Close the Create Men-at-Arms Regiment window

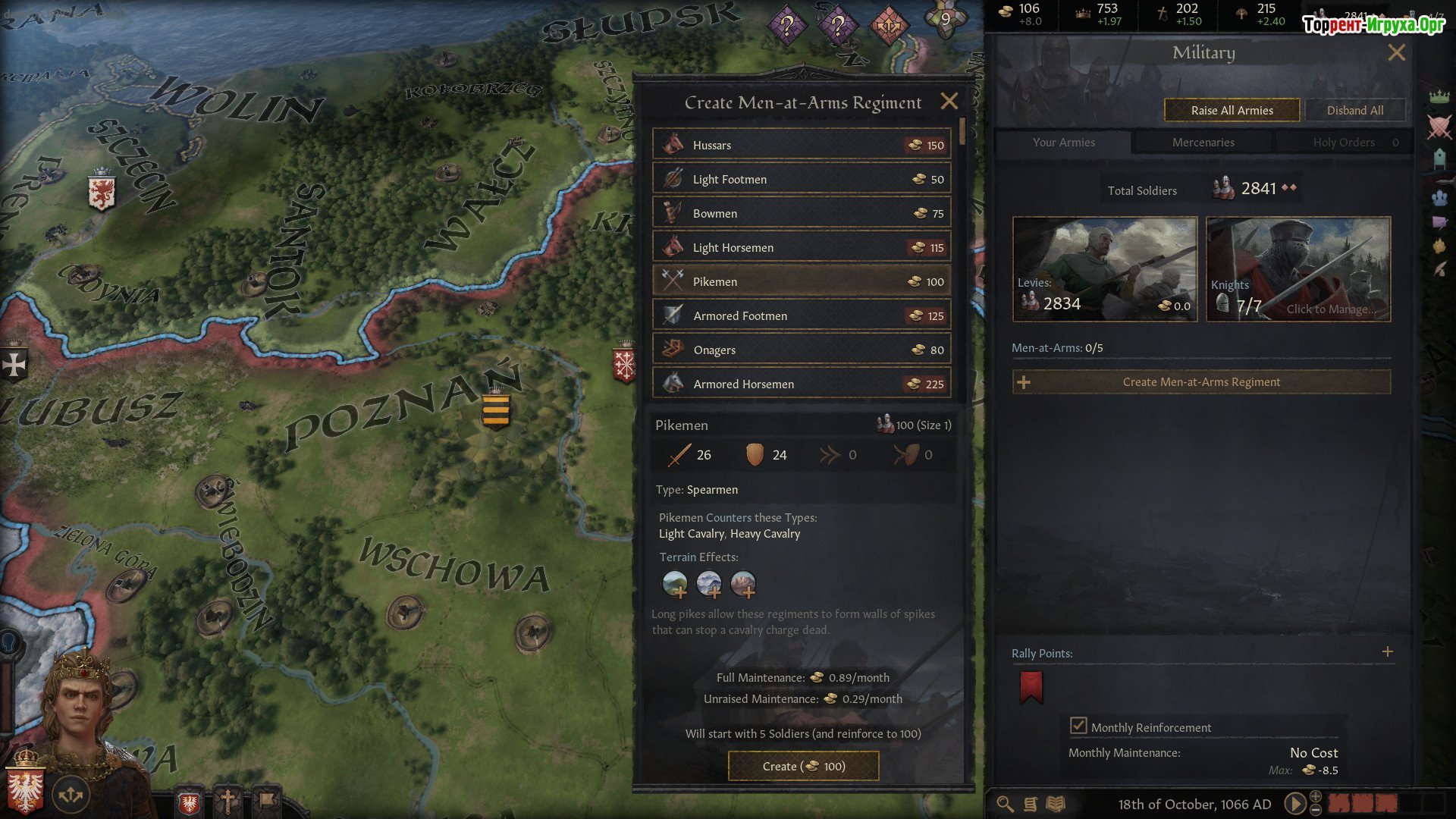click(949, 102)
